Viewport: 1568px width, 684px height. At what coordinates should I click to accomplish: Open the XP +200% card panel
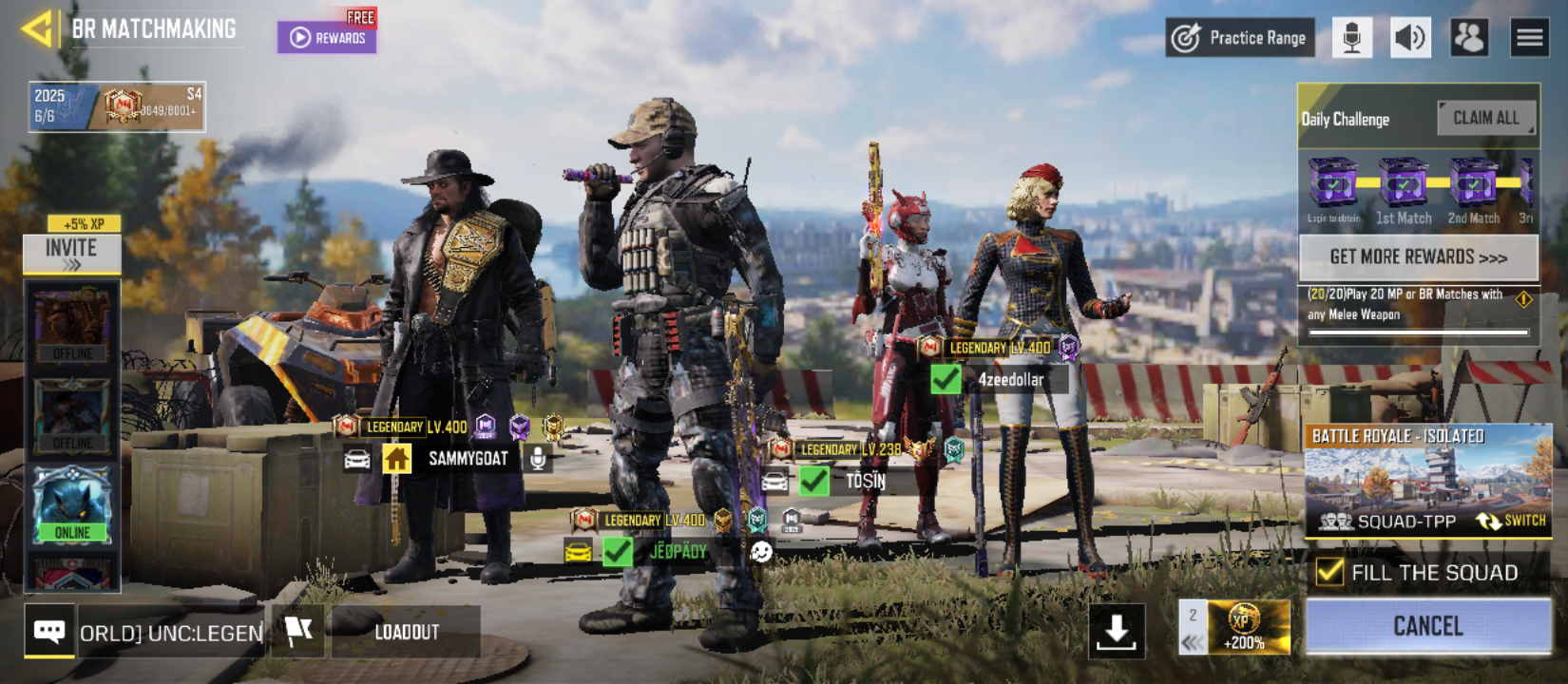point(1246,627)
